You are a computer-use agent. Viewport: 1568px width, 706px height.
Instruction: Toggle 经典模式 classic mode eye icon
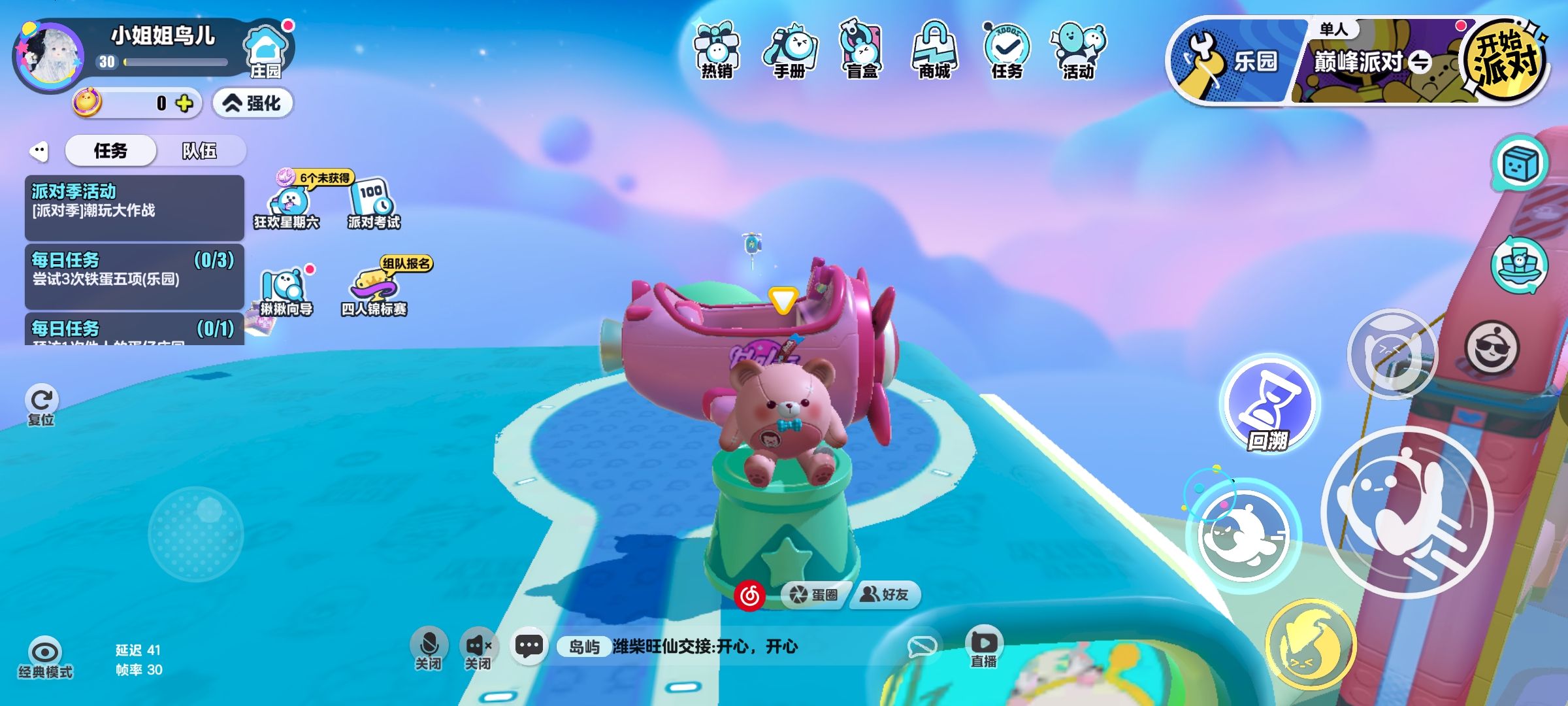[x=45, y=656]
